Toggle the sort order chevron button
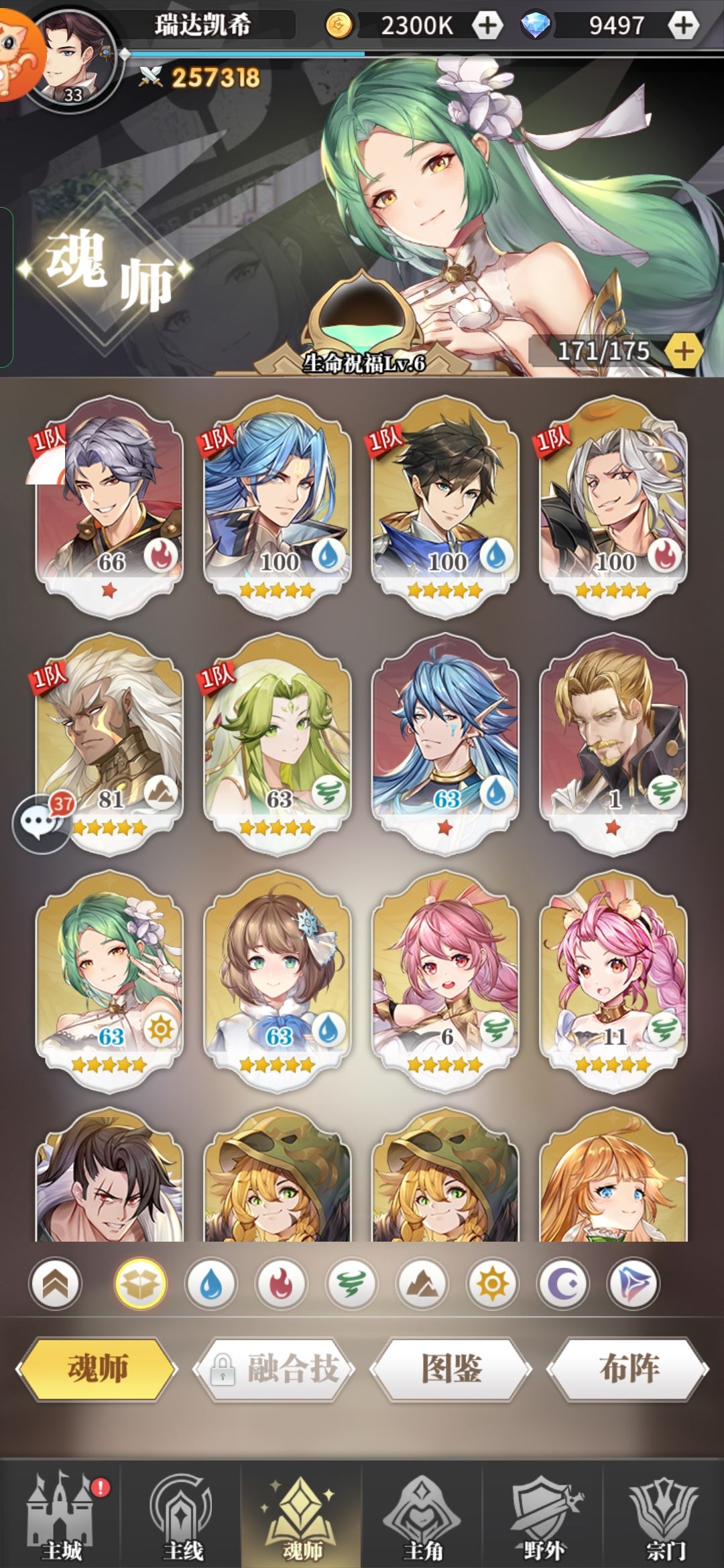 pyautogui.click(x=56, y=1283)
